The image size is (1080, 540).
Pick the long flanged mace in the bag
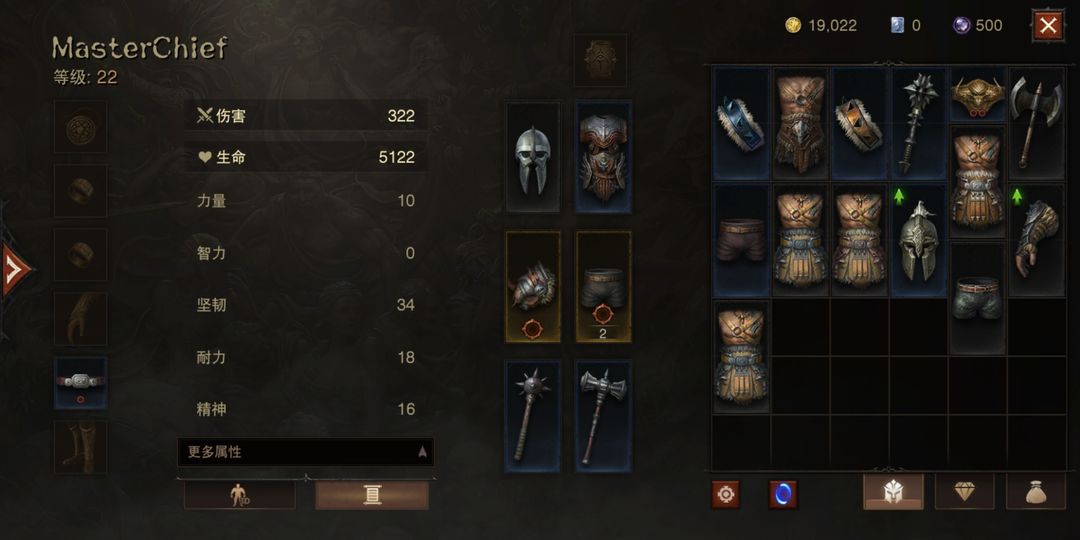click(x=918, y=122)
